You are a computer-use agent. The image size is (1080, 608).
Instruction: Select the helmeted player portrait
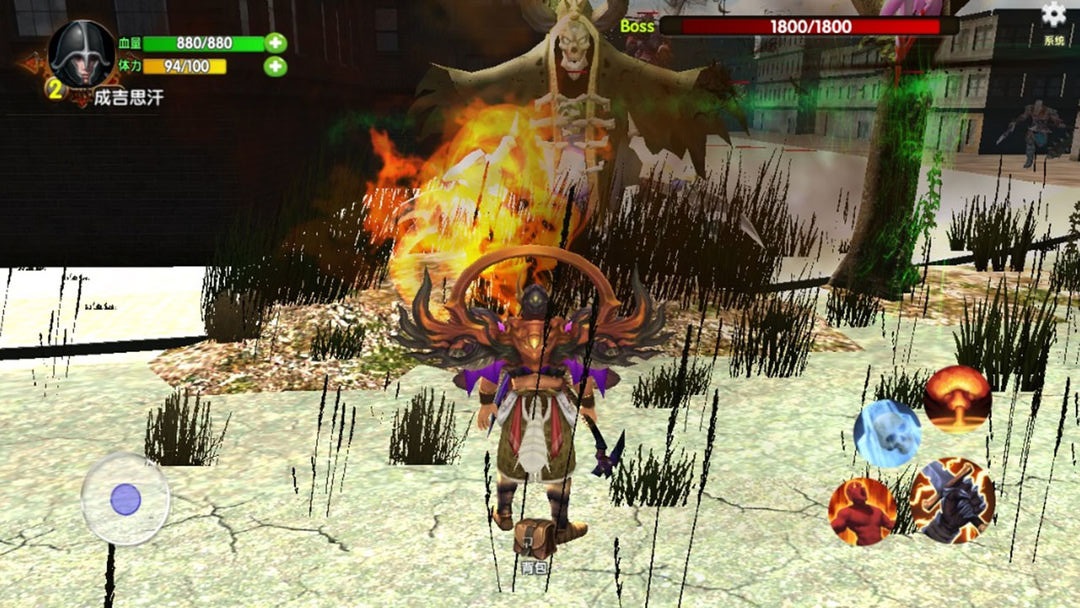(82, 55)
